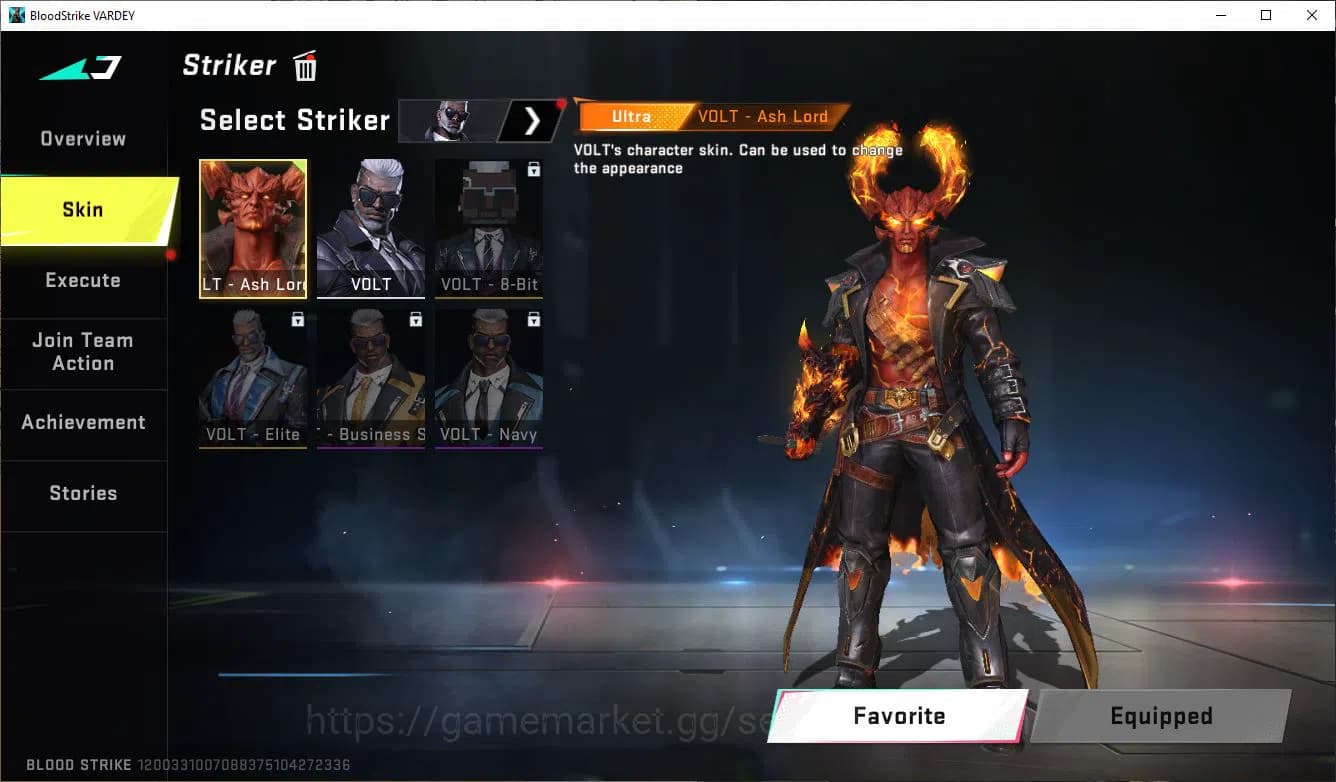Expand the striker selection with the arrow chevron
Screen dimensions: 1336x782
coord(531,121)
